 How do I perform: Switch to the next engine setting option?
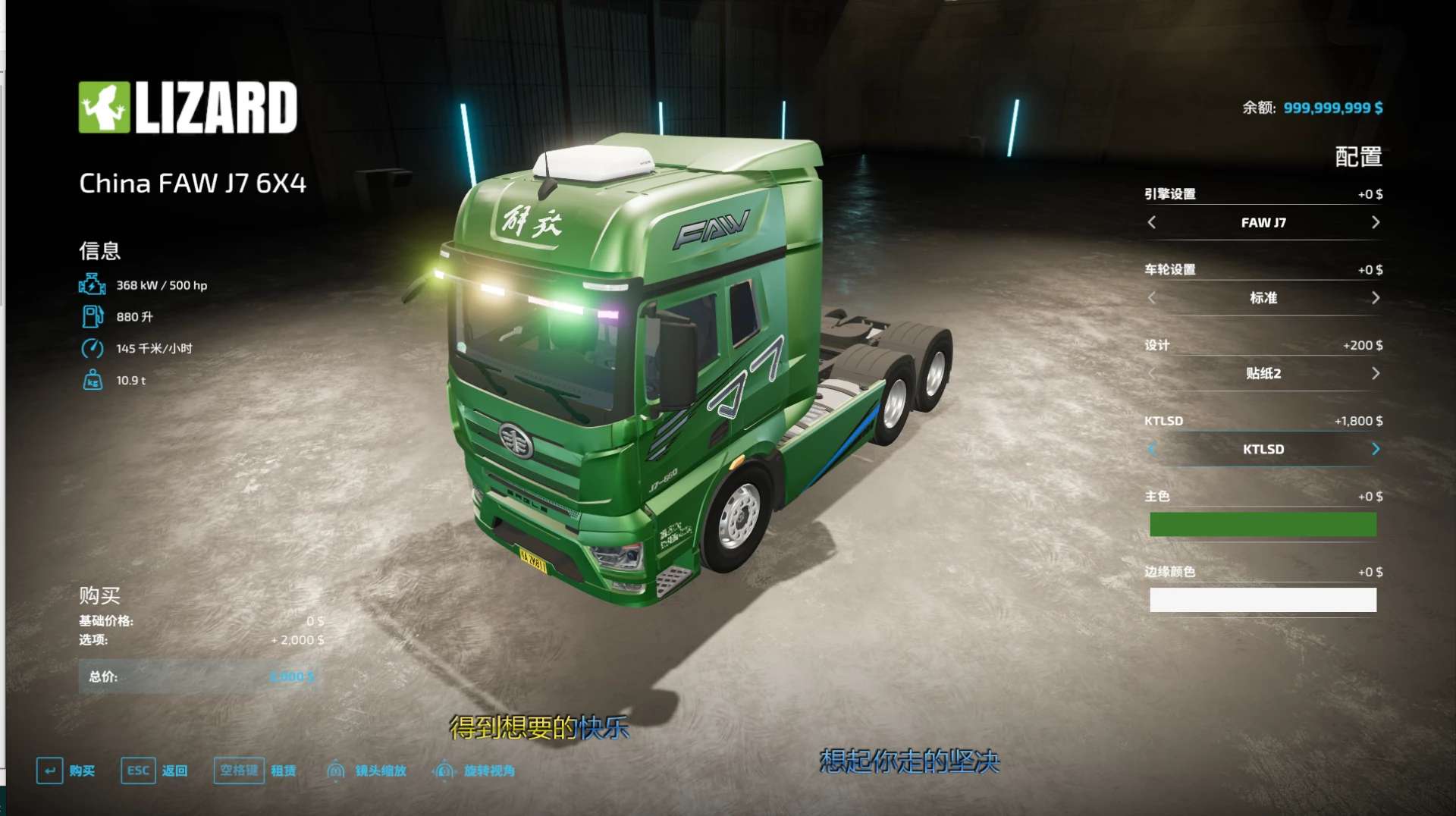click(1376, 222)
